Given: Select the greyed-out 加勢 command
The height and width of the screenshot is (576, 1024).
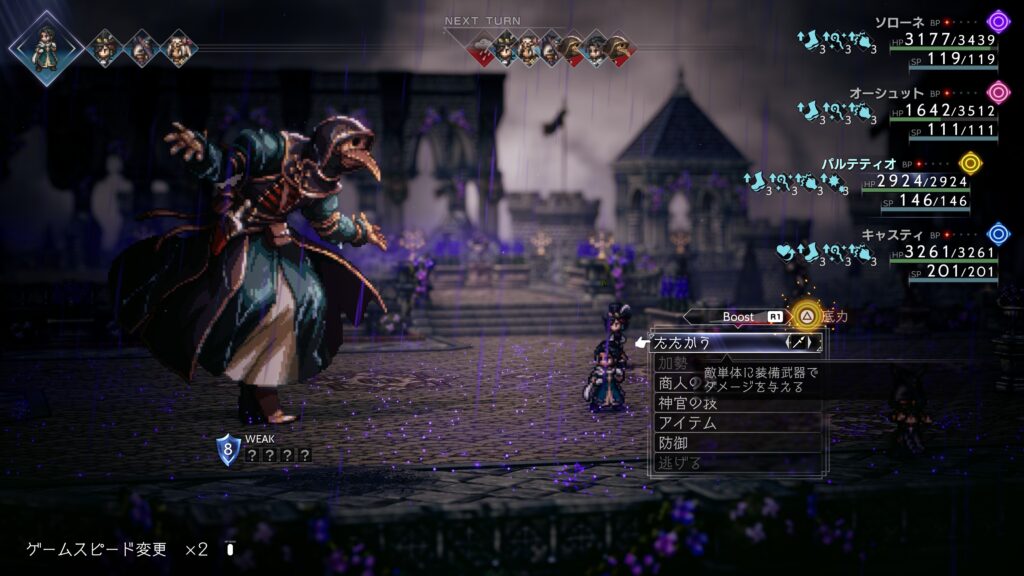Looking at the screenshot, I should (x=673, y=362).
